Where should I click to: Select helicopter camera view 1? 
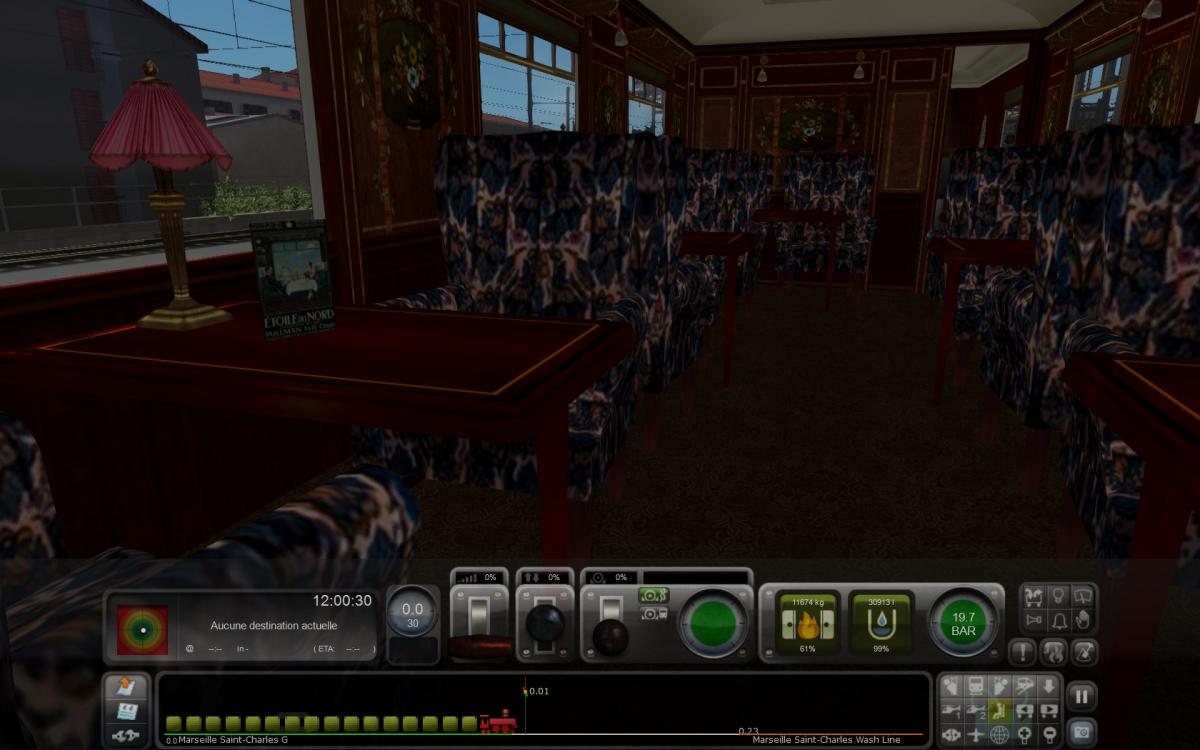point(952,711)
